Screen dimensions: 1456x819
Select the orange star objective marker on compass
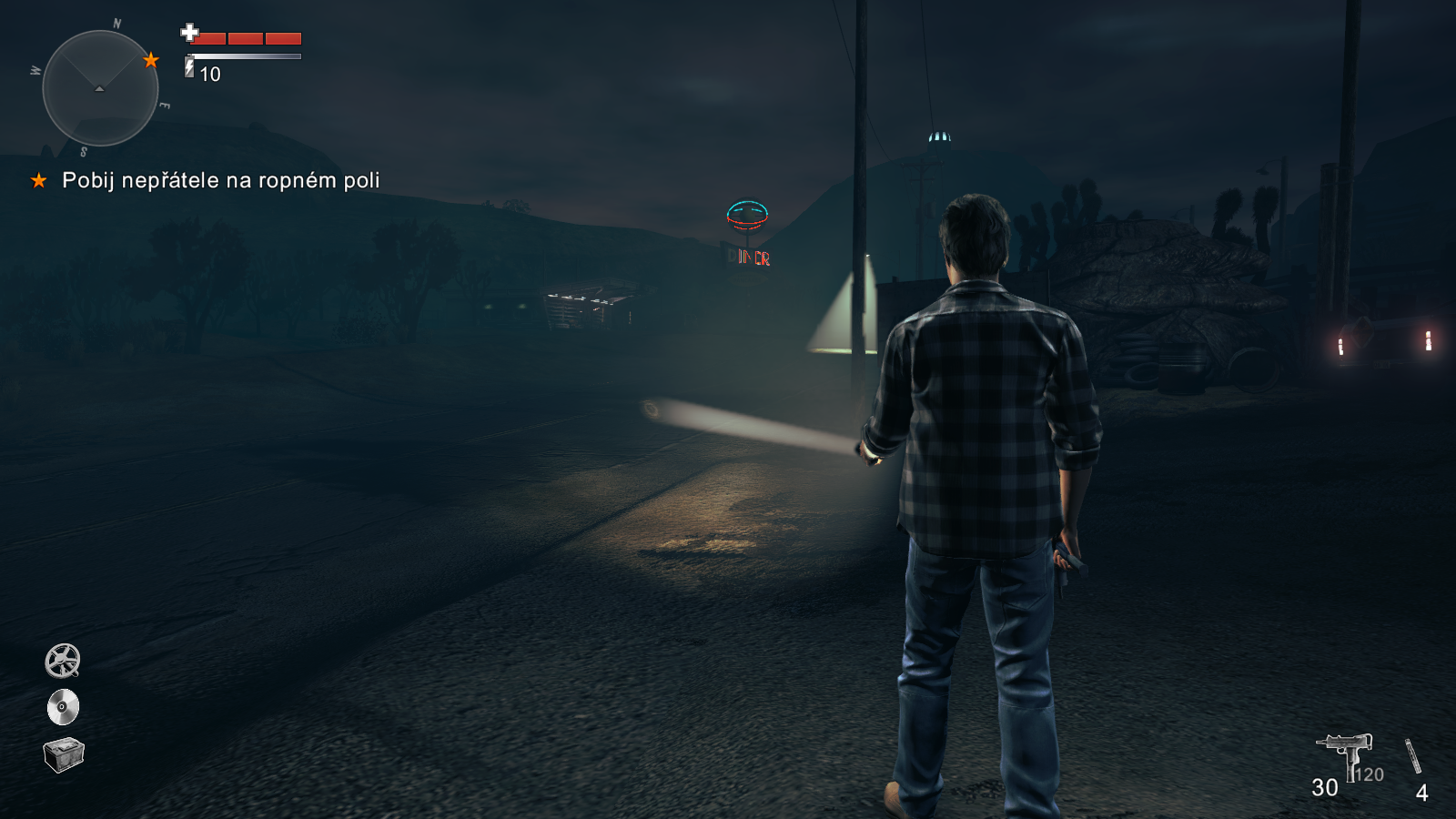[151, 60]
